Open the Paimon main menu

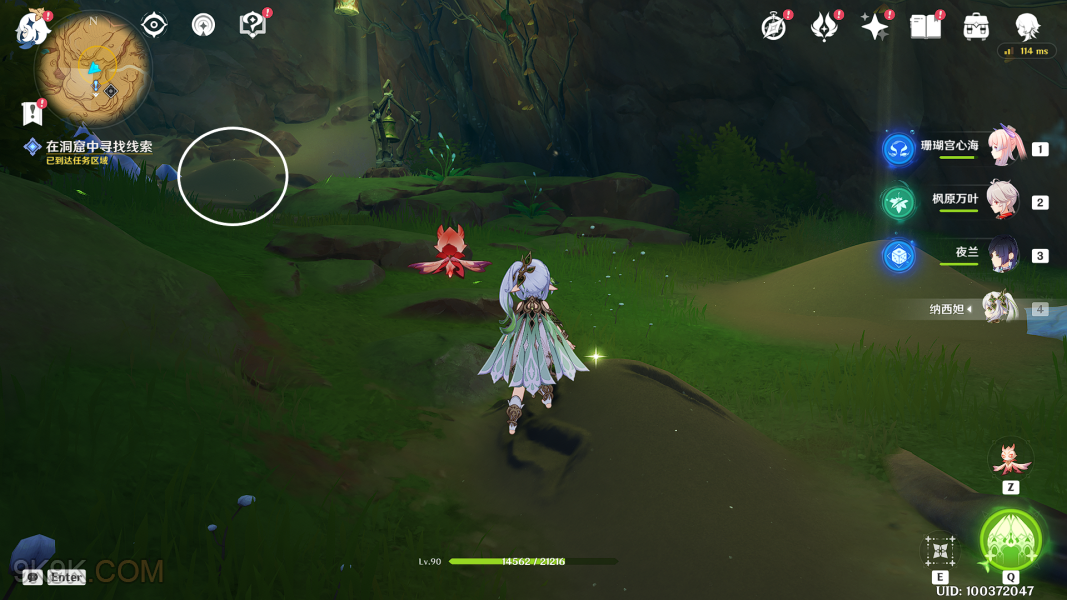point(33,27)
